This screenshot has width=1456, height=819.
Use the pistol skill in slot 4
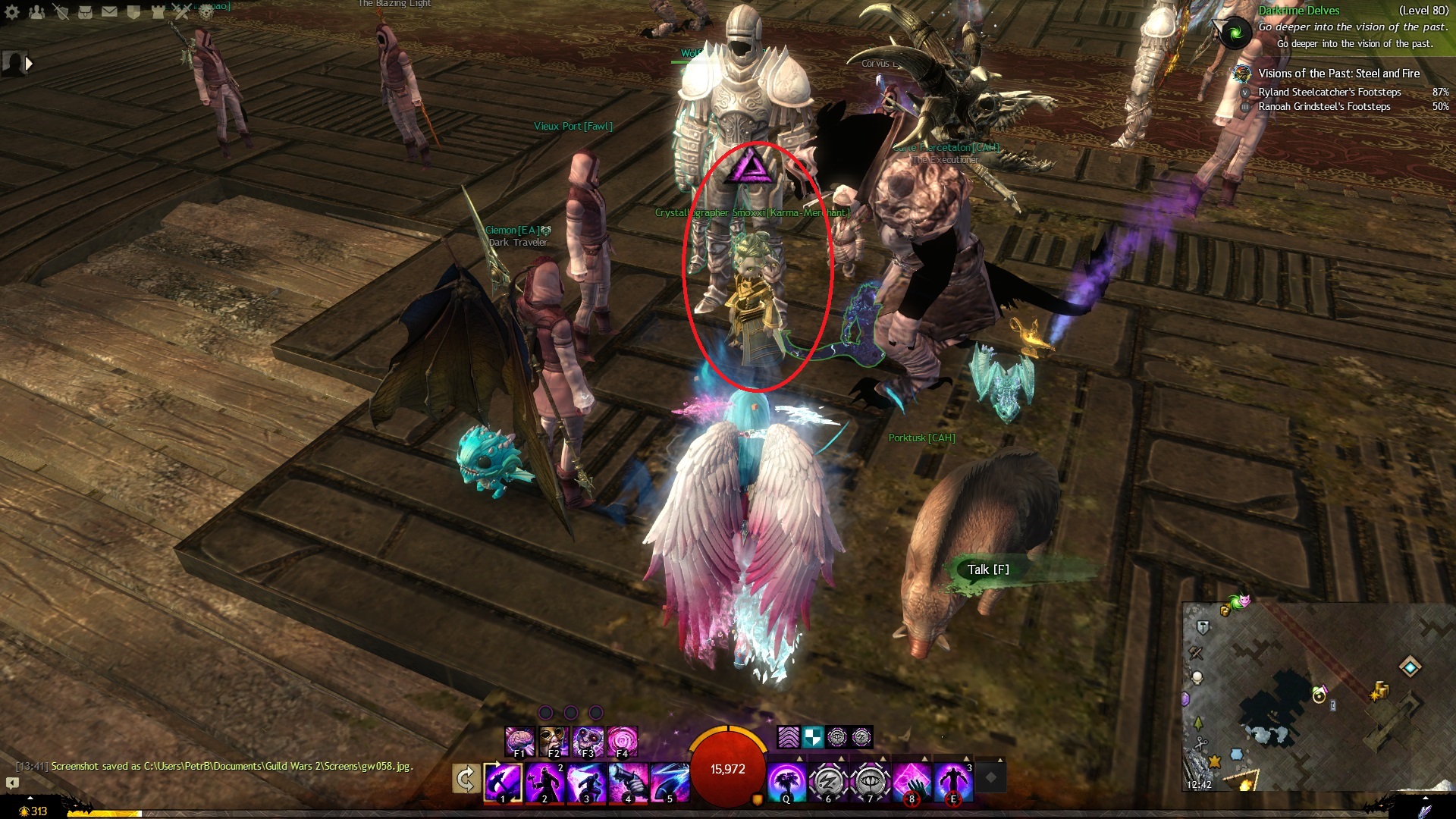[x=629, y=782]
